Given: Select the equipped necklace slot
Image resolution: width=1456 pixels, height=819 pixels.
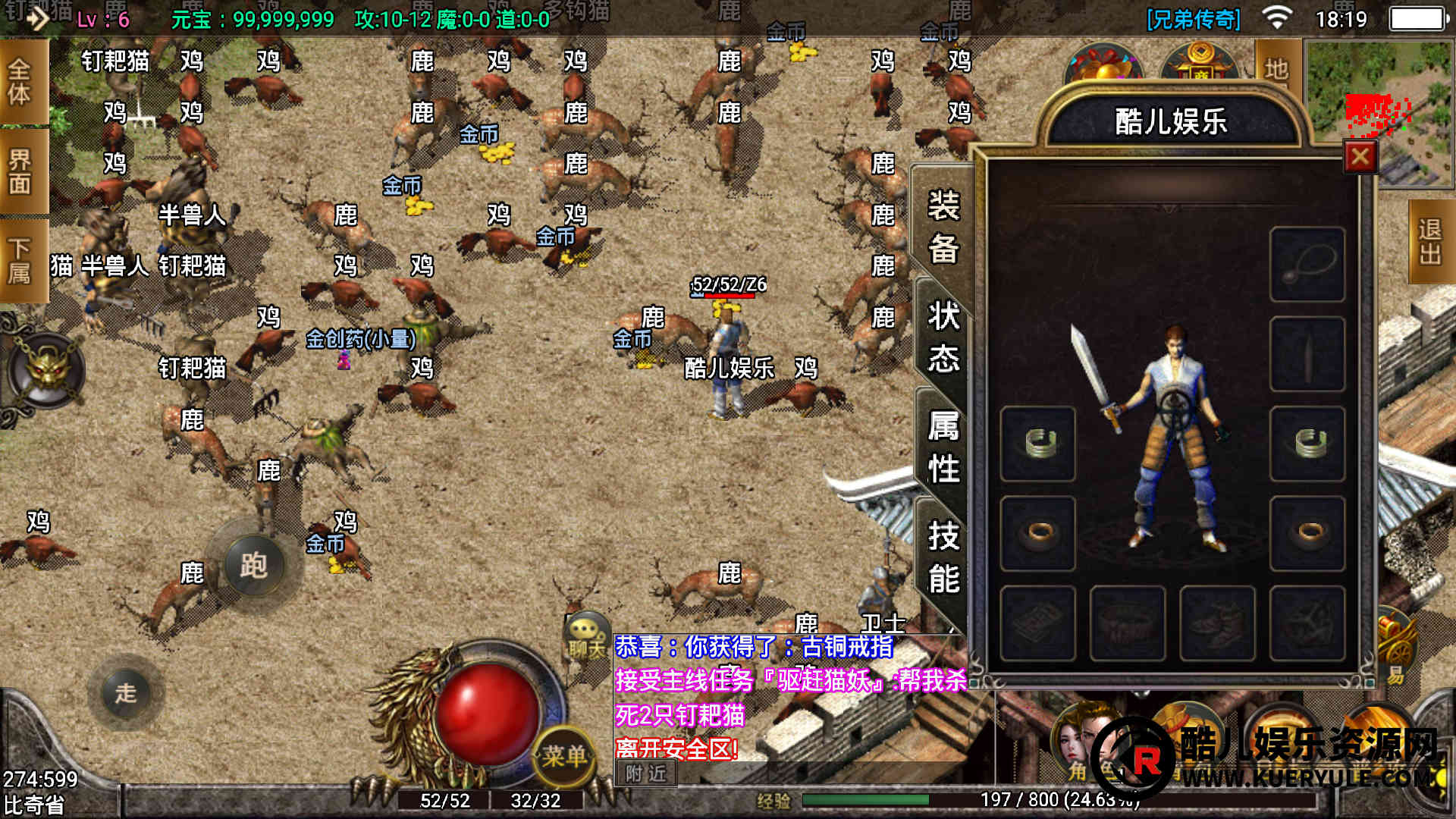Looking at the screenshot, I should point(1307,265).
